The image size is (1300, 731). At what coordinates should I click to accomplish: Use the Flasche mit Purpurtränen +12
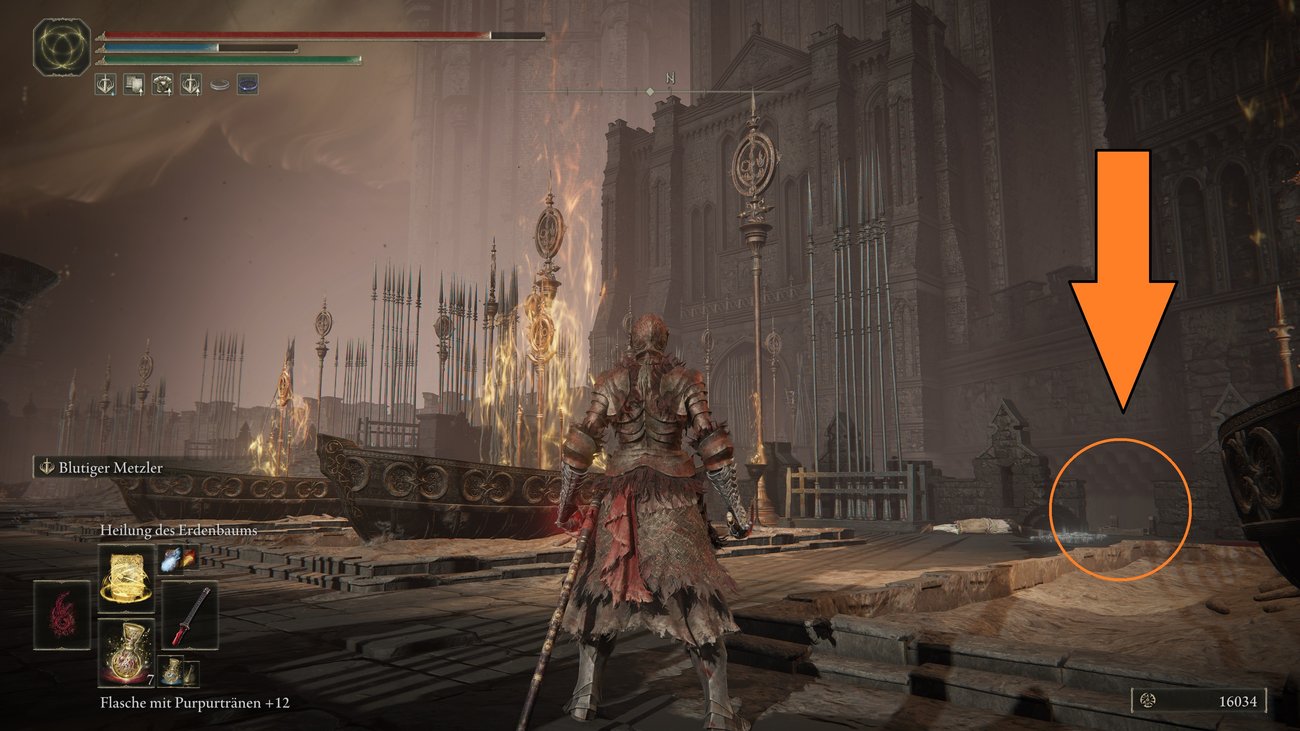(126, 651)
